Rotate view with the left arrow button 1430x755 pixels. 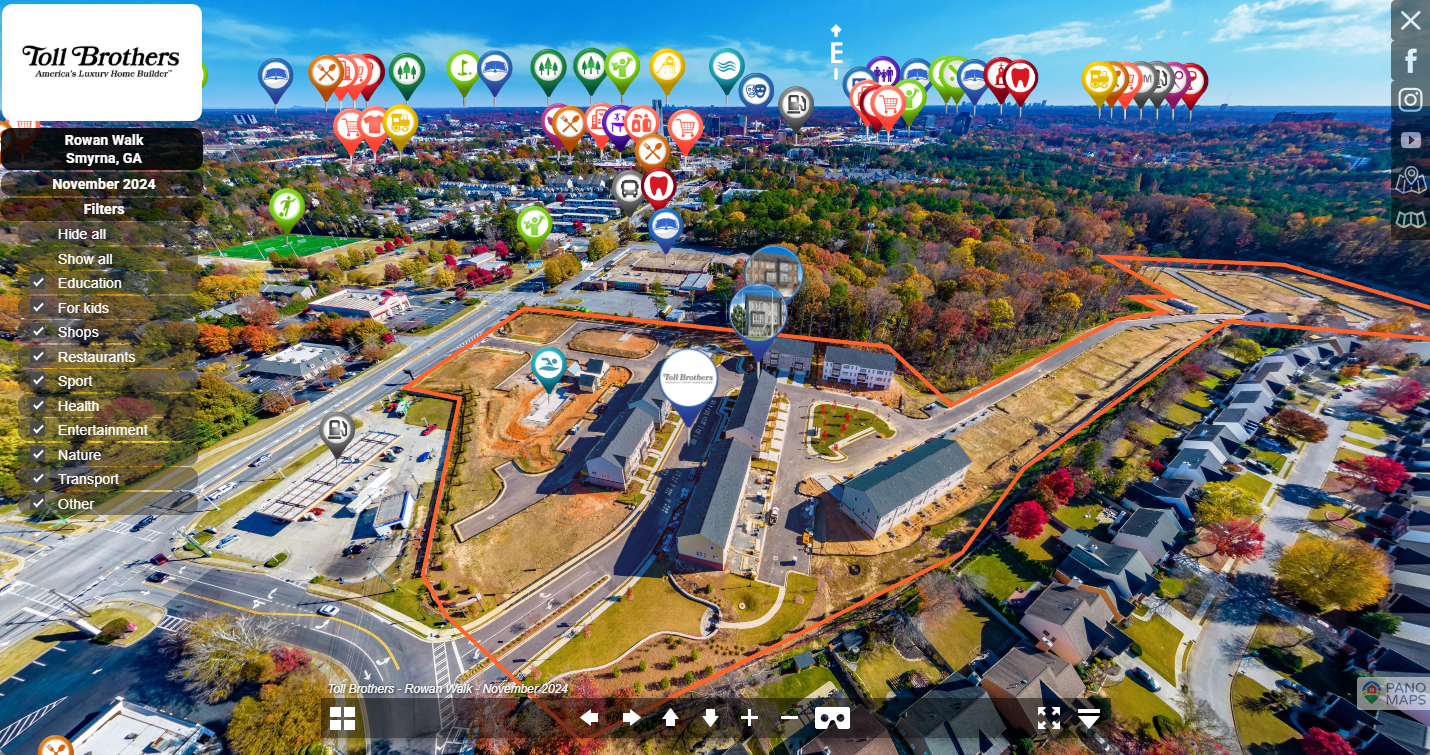[x=589, y=717]
